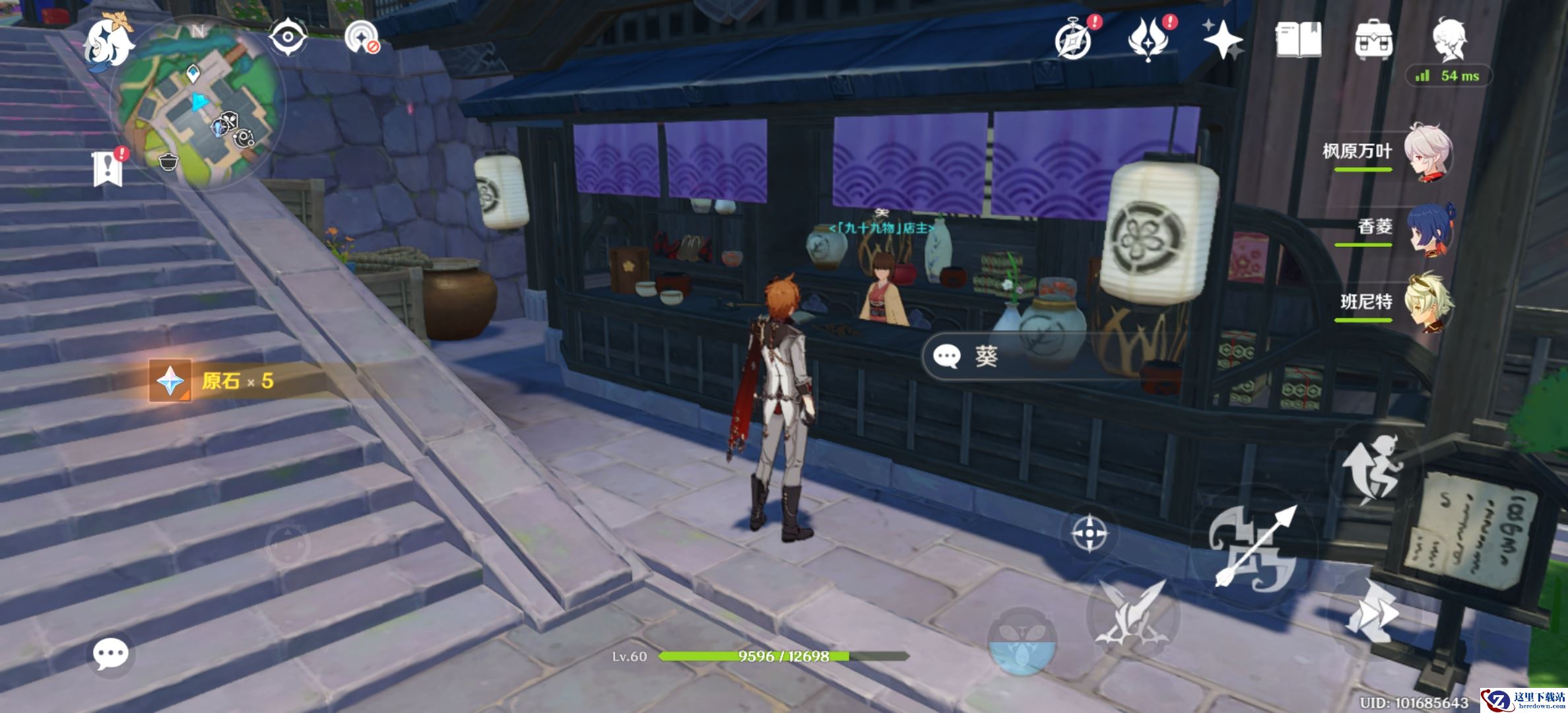Open the chat speech bubble
1568x713 pixels.
(x=110, y=654)
